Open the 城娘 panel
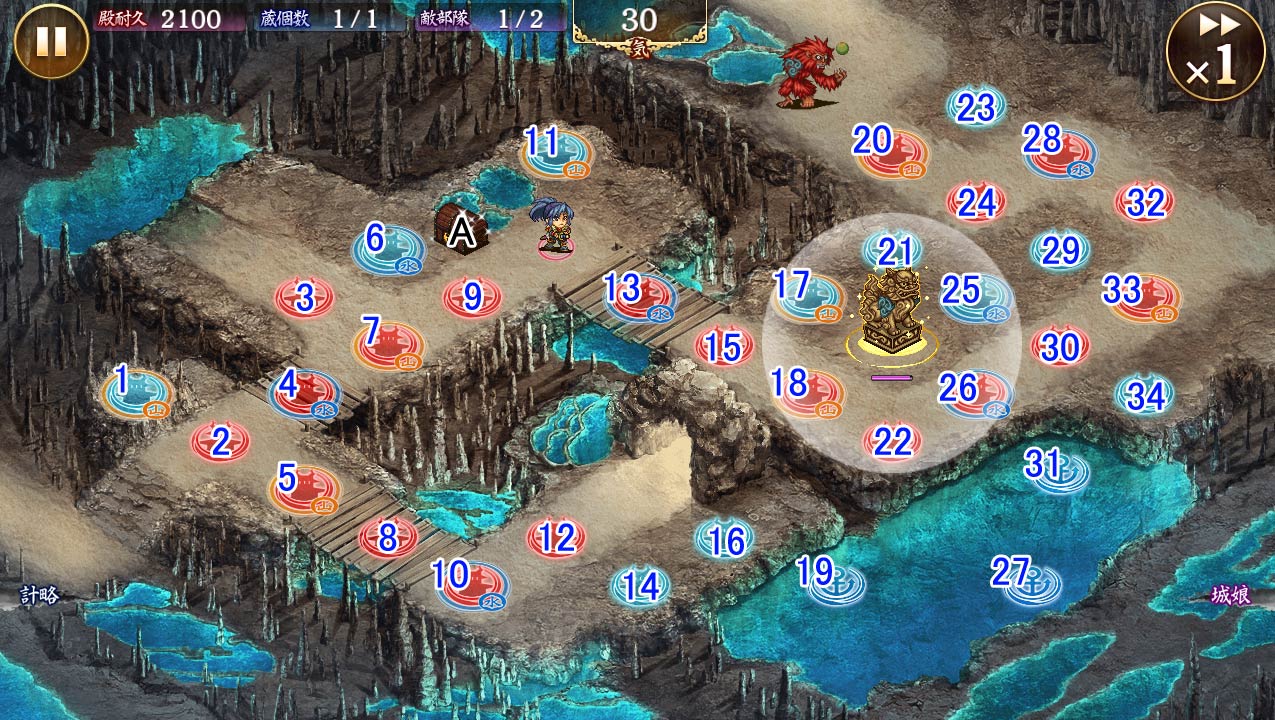The image size is (1275, 720). [1230, 596]
